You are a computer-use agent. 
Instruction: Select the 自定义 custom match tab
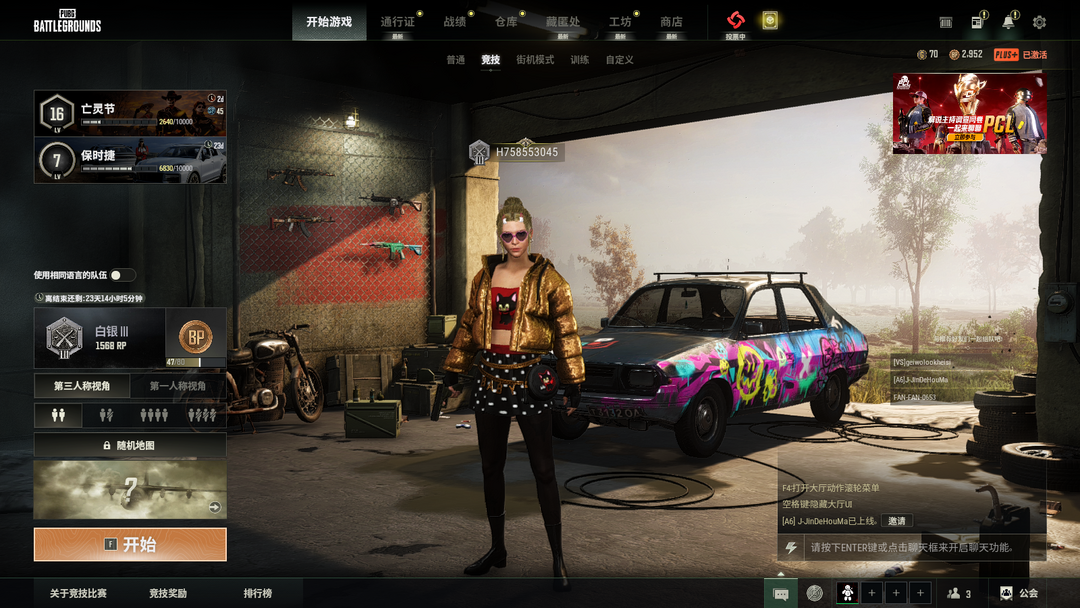pos(619,60)
